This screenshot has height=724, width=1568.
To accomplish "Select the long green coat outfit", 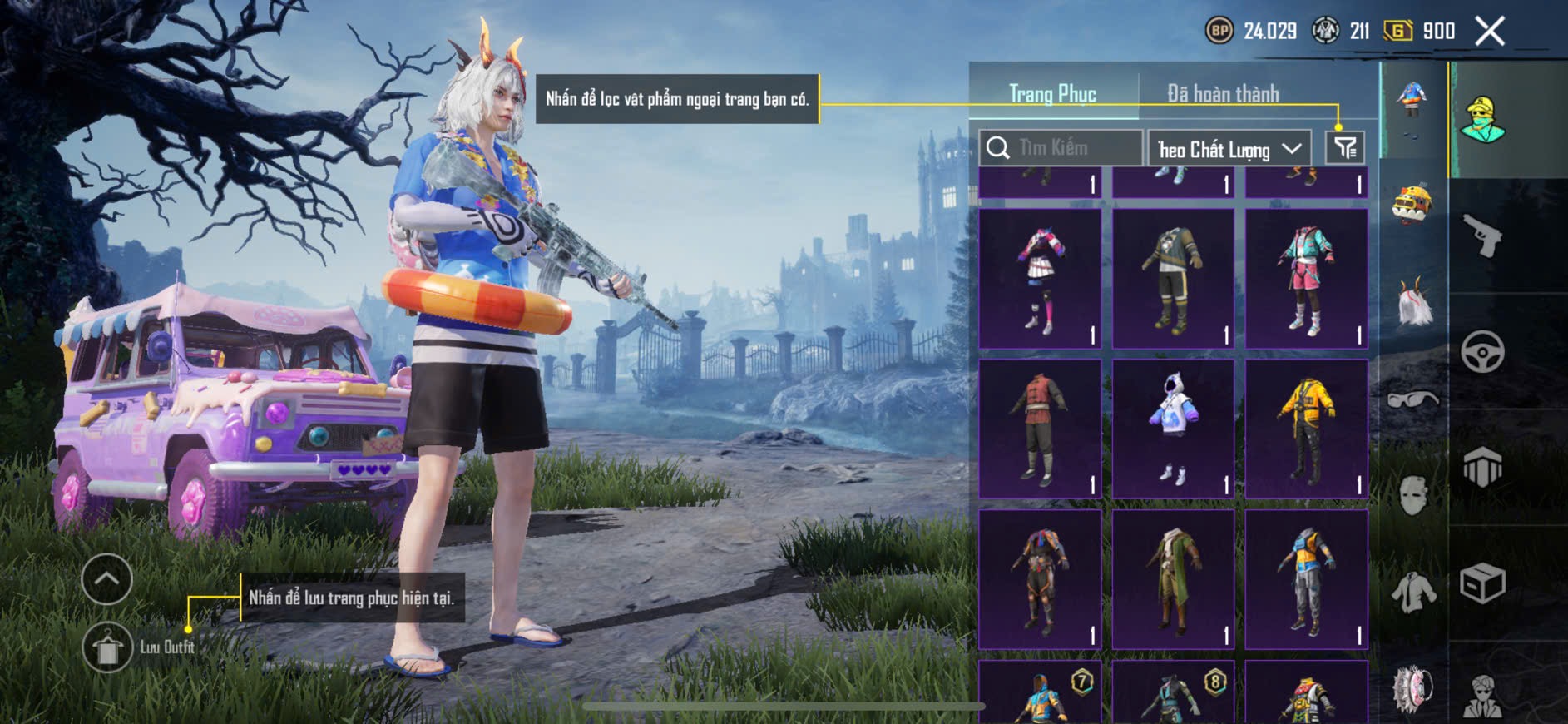I will [1173, 579].
